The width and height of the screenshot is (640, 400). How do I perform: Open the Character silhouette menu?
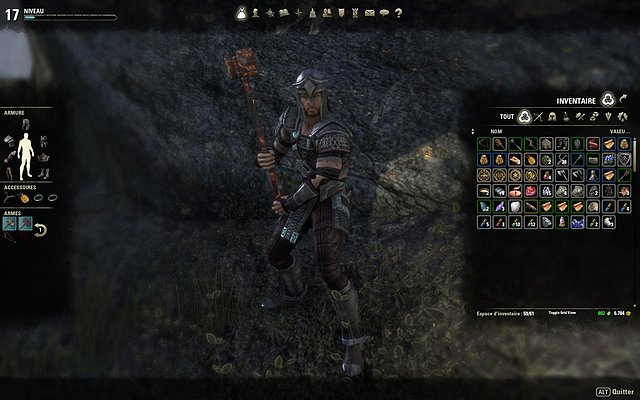(255, 13)
